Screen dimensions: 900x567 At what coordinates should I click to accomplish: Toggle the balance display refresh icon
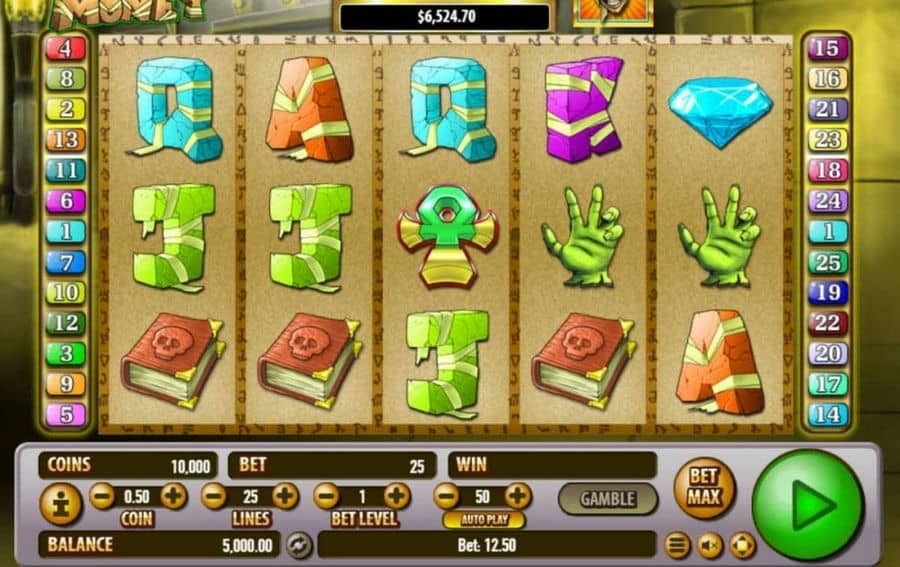point(298,545)
